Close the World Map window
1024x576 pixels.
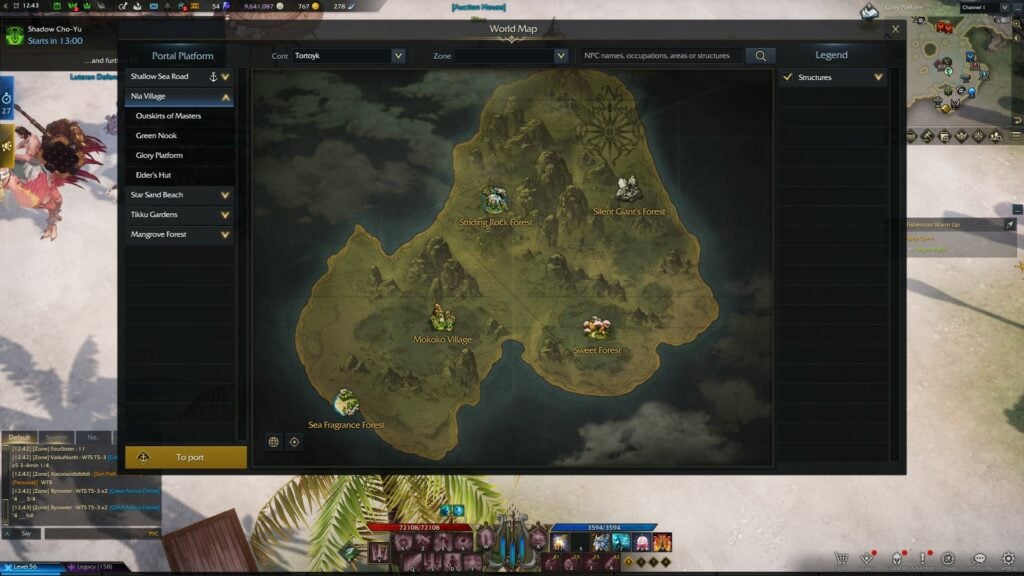pyautogui.click(x=895, y=30)
